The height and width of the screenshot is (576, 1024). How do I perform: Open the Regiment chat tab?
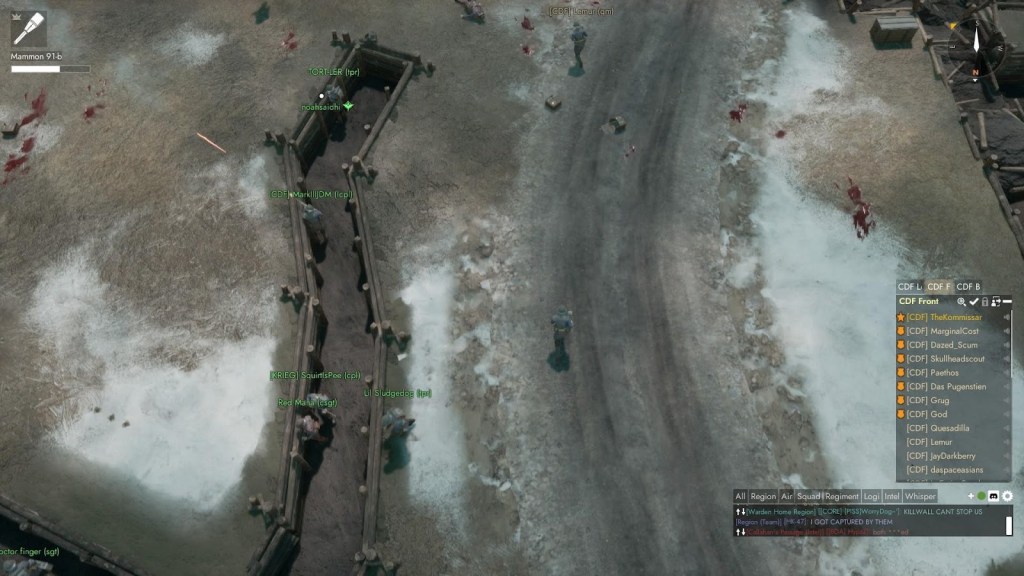842,496
